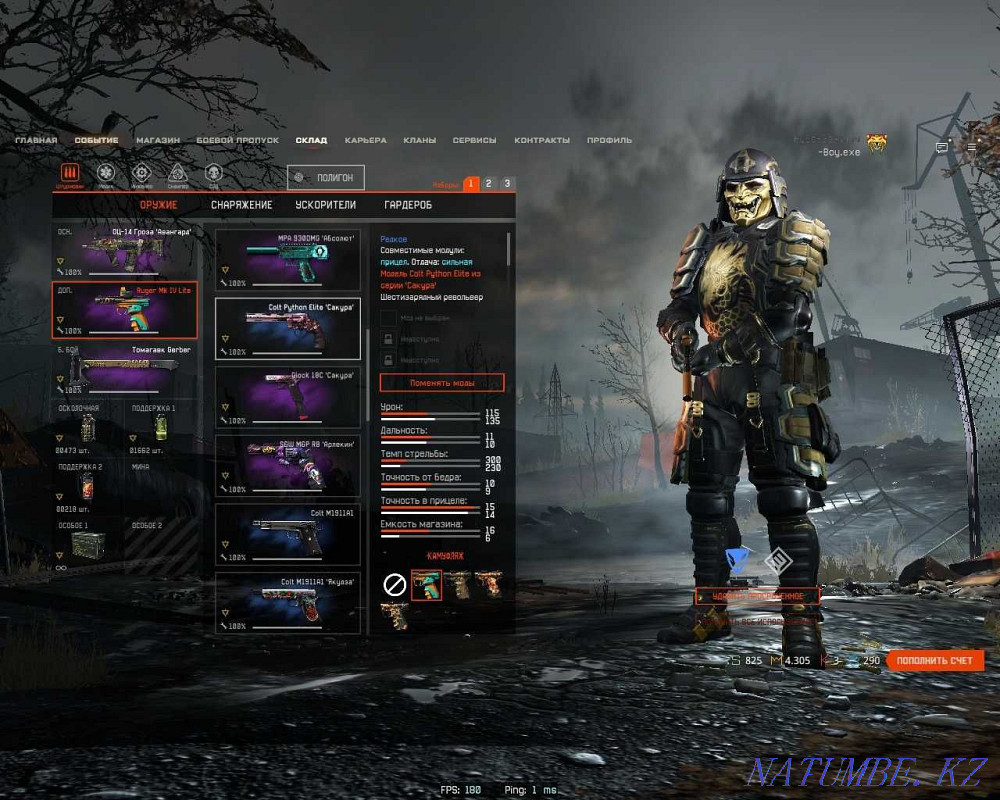Image resolution: width=1000 pixels, height=800 pixels.
Task: Switch to the ГАРДЕРОБ wardrobe tab
Action: coord(408,205)
